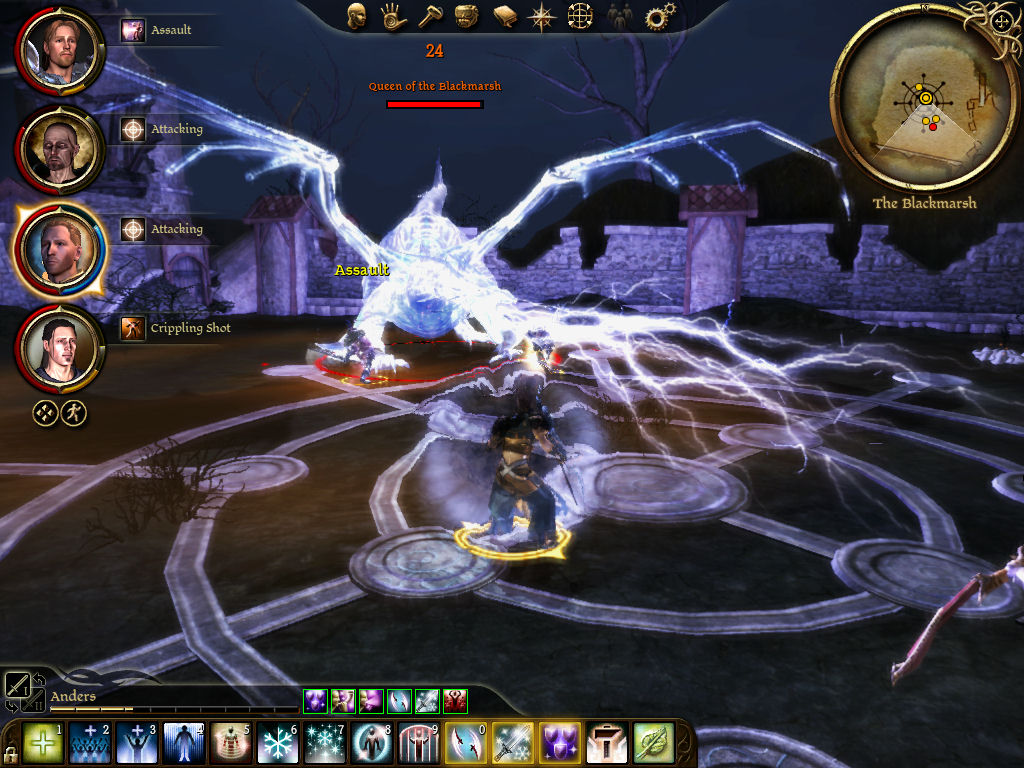Activate the snowflake spell in slot 6
The height and width of the screenshot is (768, 1024).
(278, 743)
